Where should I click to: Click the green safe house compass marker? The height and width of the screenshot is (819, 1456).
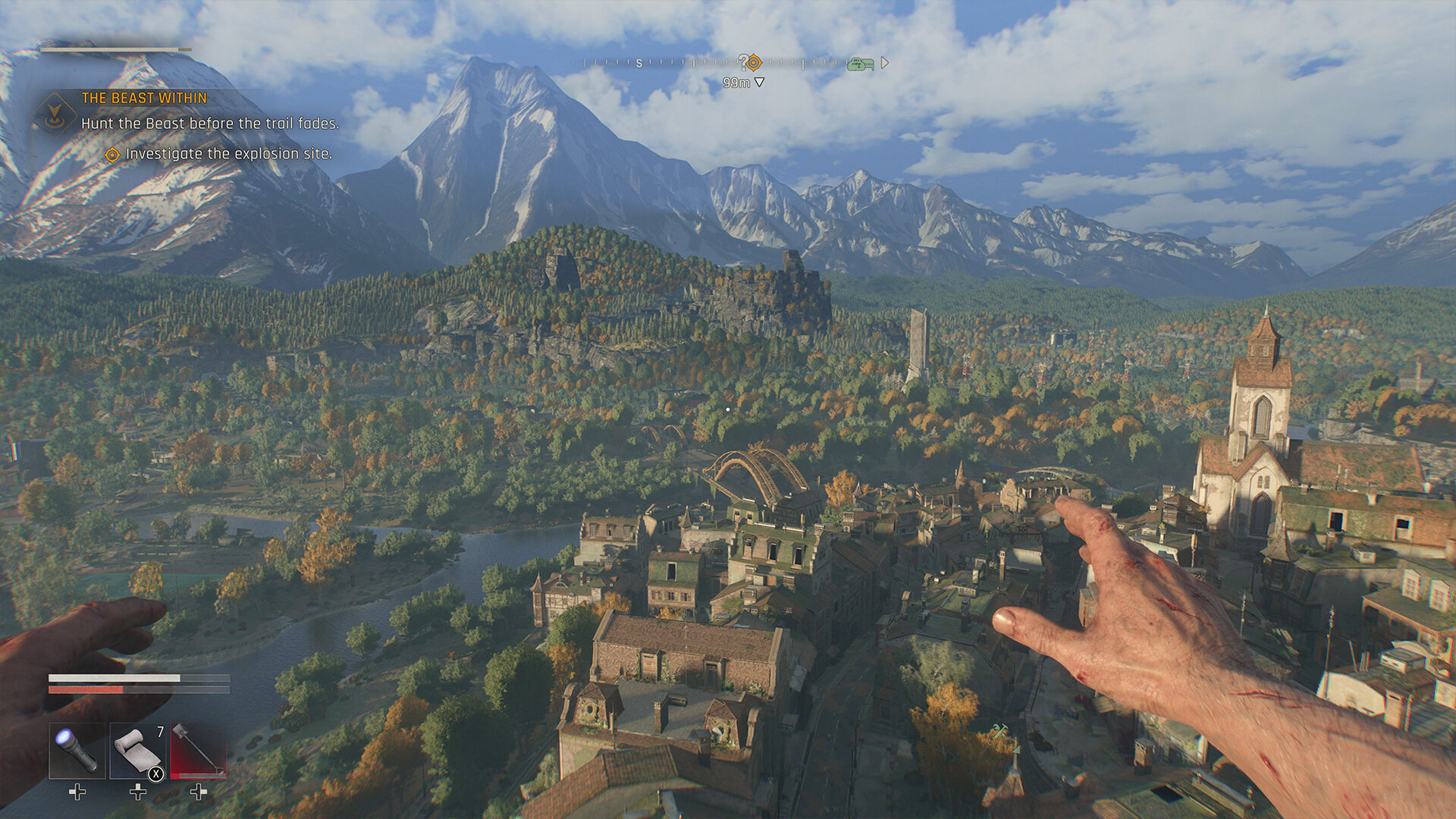pyautogui.click(x=861, y=64)
